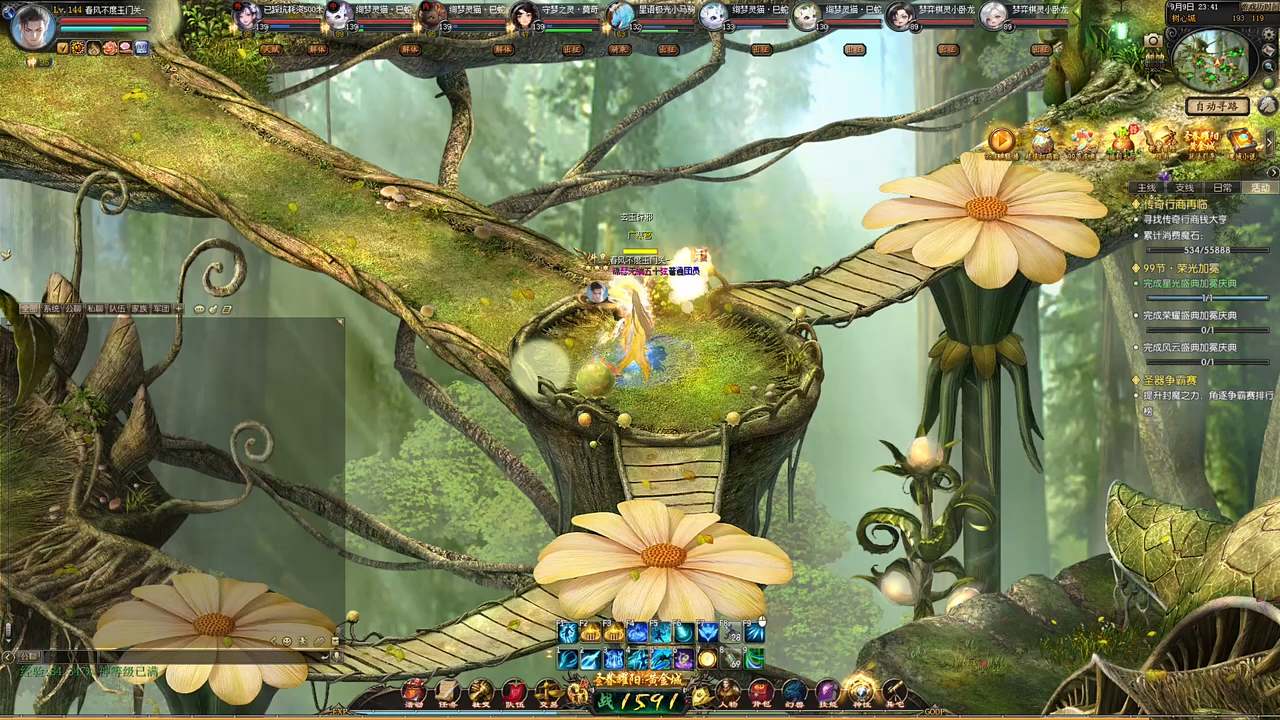The width and height of the screenshot is (1280, 720).
Task: Switch to the 支线 side quest tab
Action: pos(1184,188)
